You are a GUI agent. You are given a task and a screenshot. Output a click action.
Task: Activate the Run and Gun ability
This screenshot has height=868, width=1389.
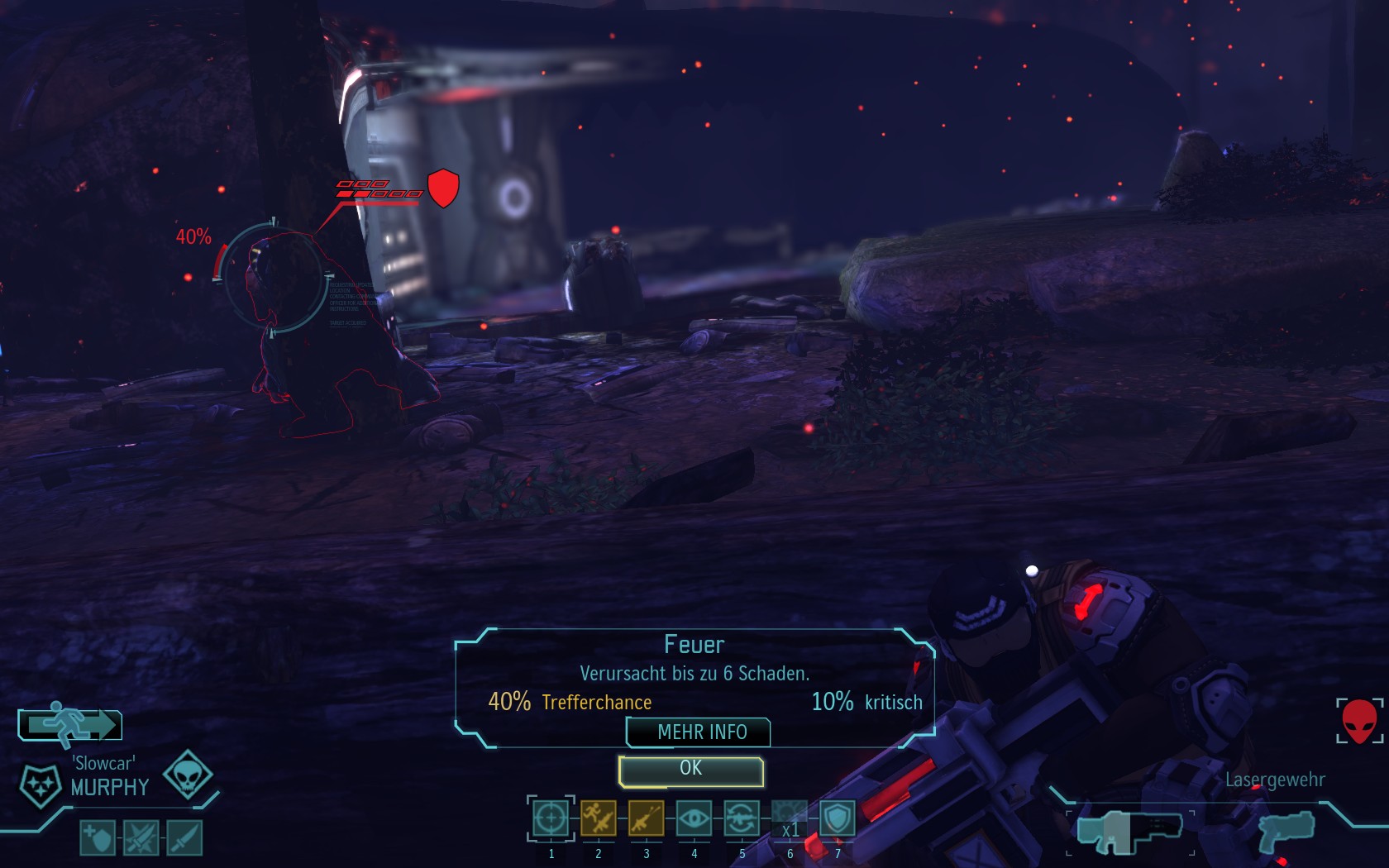click(x=599, y=818)
